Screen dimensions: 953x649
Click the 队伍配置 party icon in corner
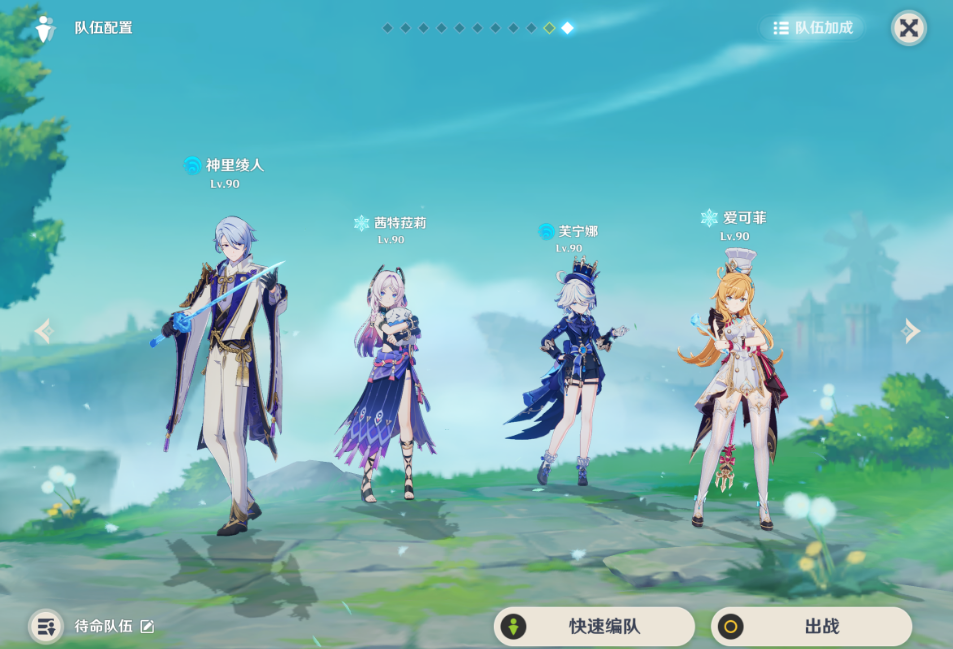[x=44, y=28]
